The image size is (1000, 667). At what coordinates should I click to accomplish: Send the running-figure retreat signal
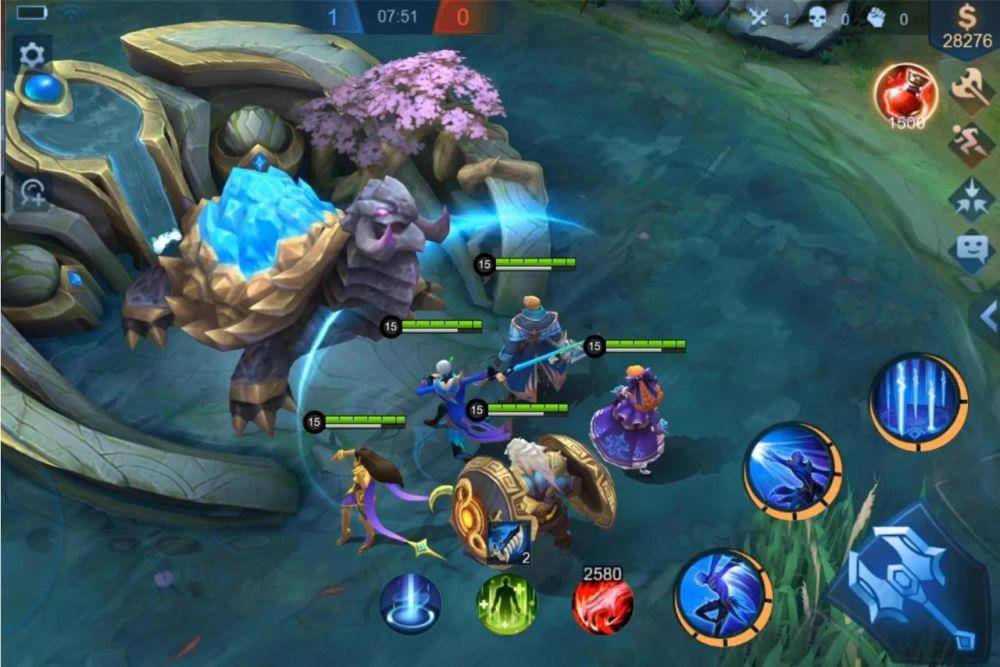tap(971, 145)
